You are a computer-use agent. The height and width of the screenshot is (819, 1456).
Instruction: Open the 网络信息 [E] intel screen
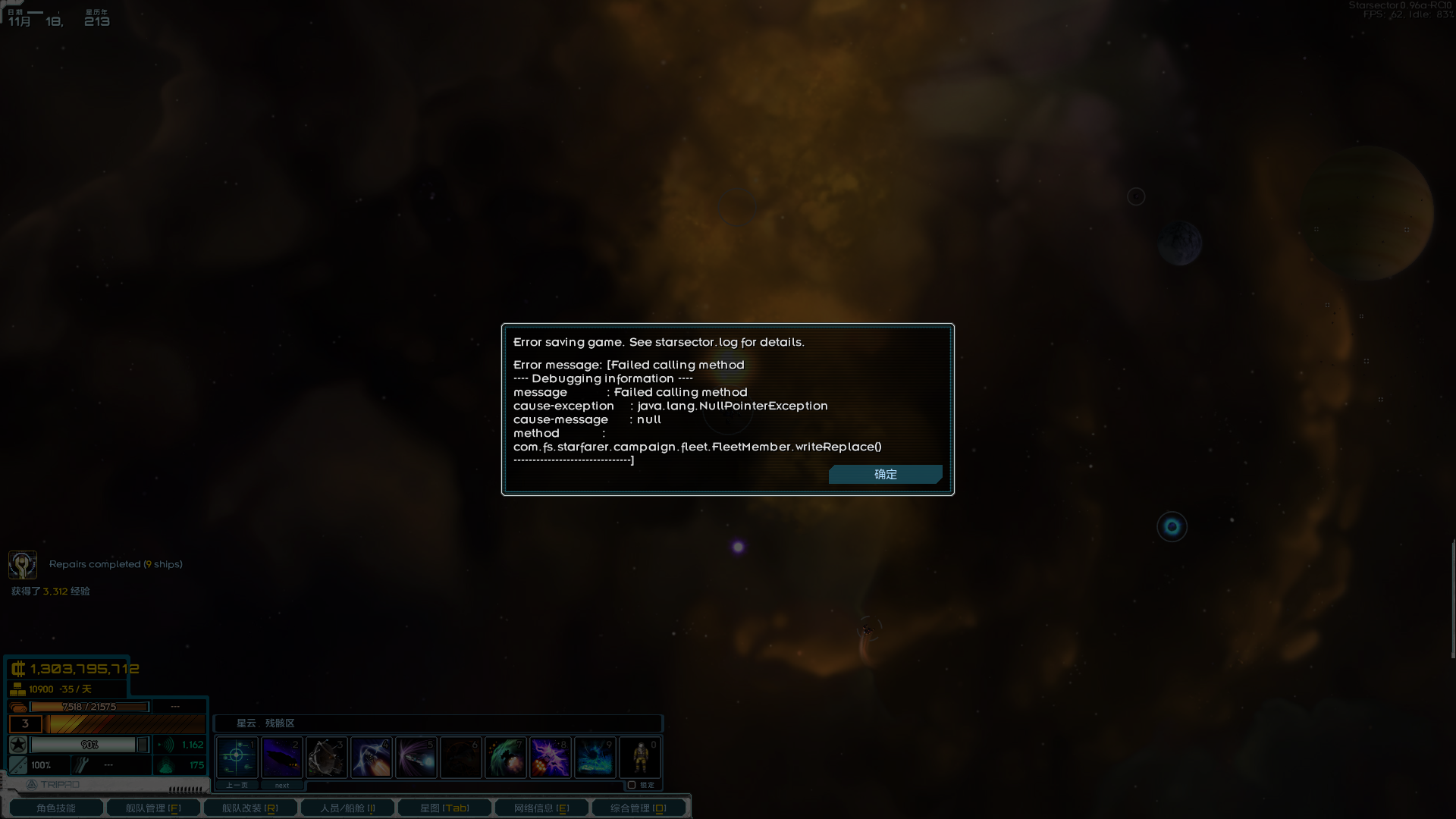click(541, 808)
